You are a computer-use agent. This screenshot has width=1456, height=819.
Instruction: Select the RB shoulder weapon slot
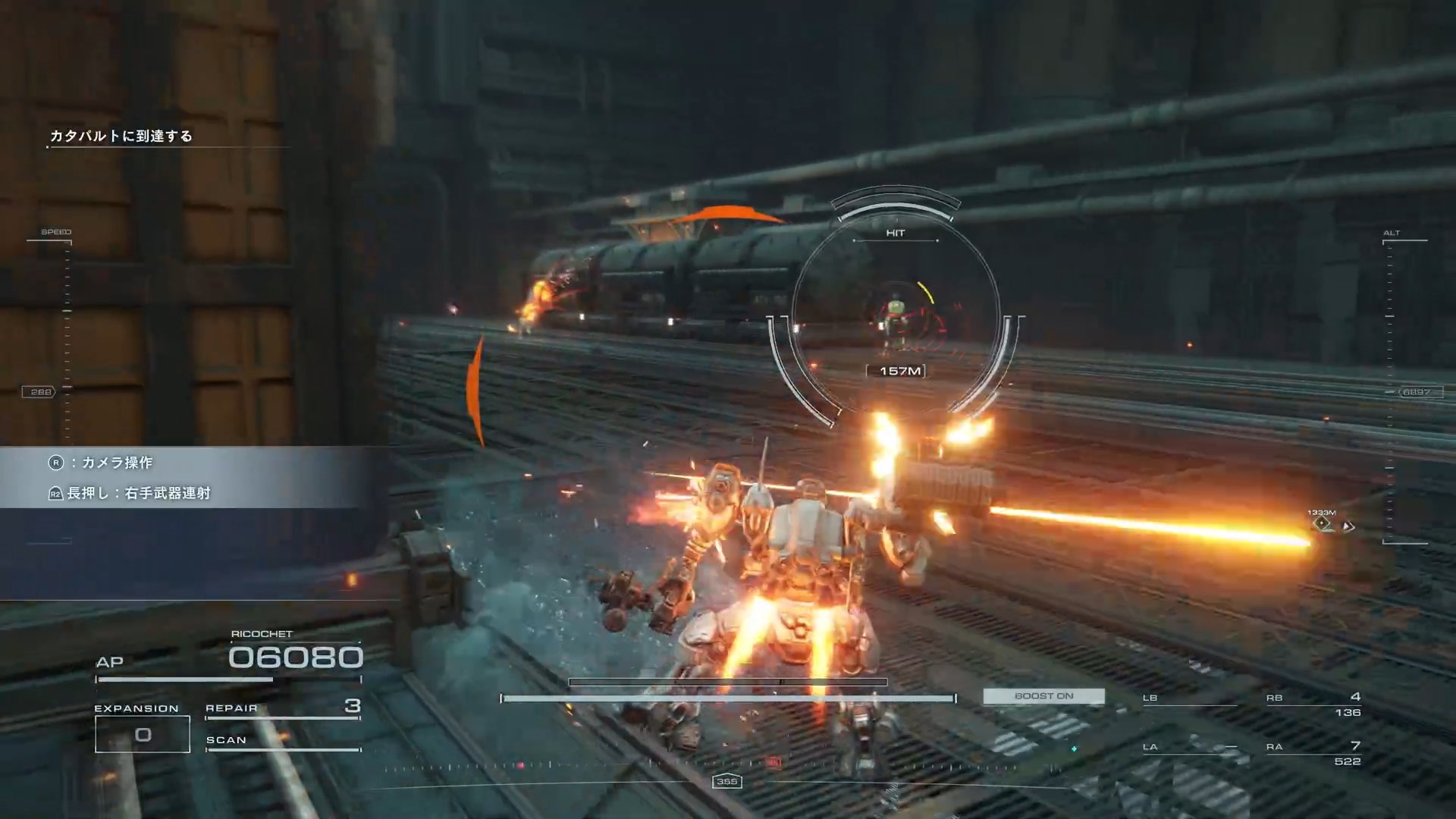coord(1313,704)
